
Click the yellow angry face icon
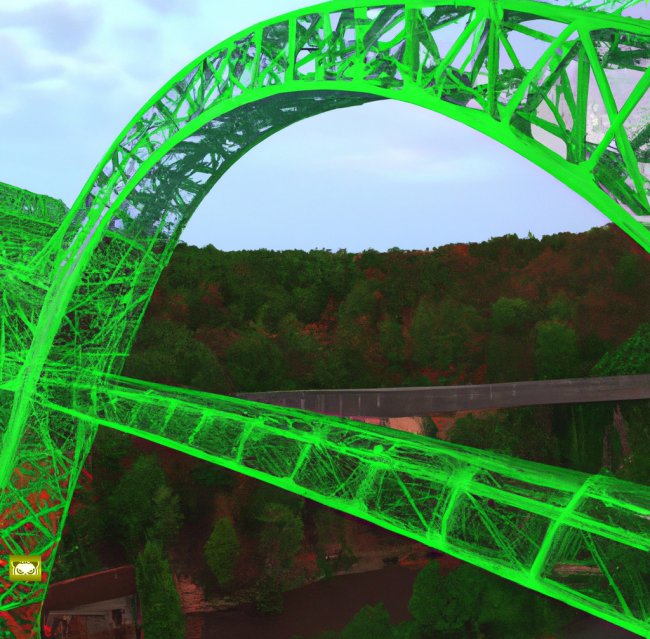coord(25,569)
